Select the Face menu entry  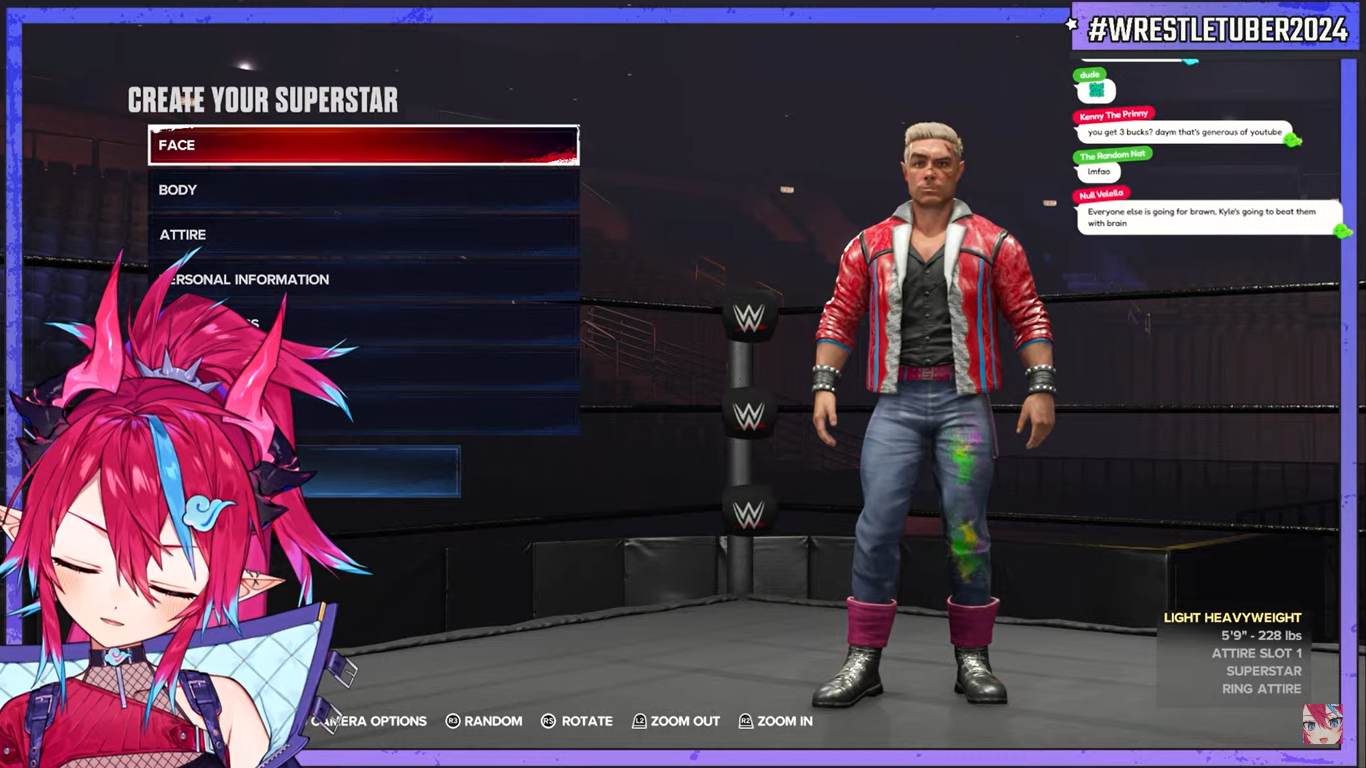(x=363, y=145)
